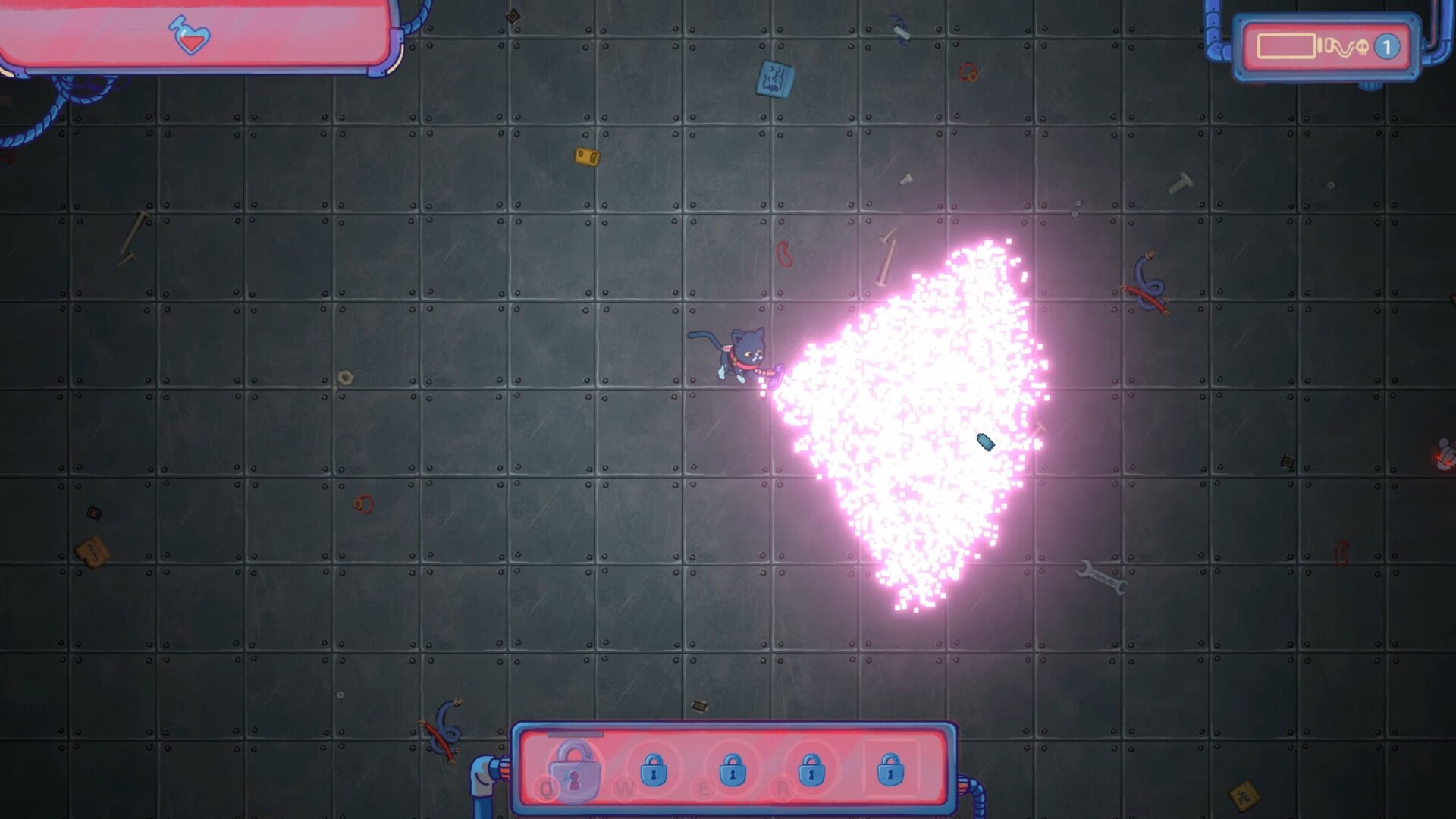This screenshot has height=819, width=1456.
Task: Click the progress bar above the Q slot
Action: tap(574, 734)
